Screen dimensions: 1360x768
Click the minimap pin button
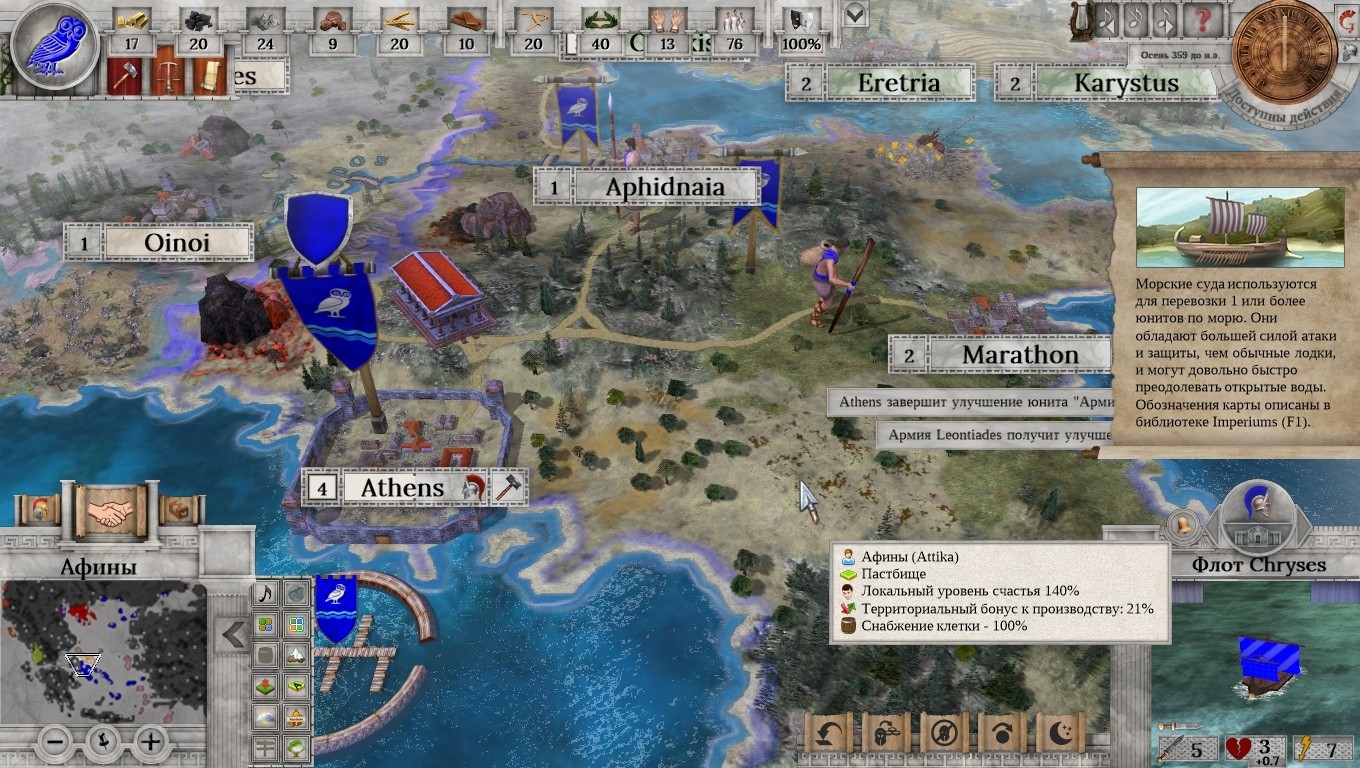pyautogui.click(x=104, y=742)
